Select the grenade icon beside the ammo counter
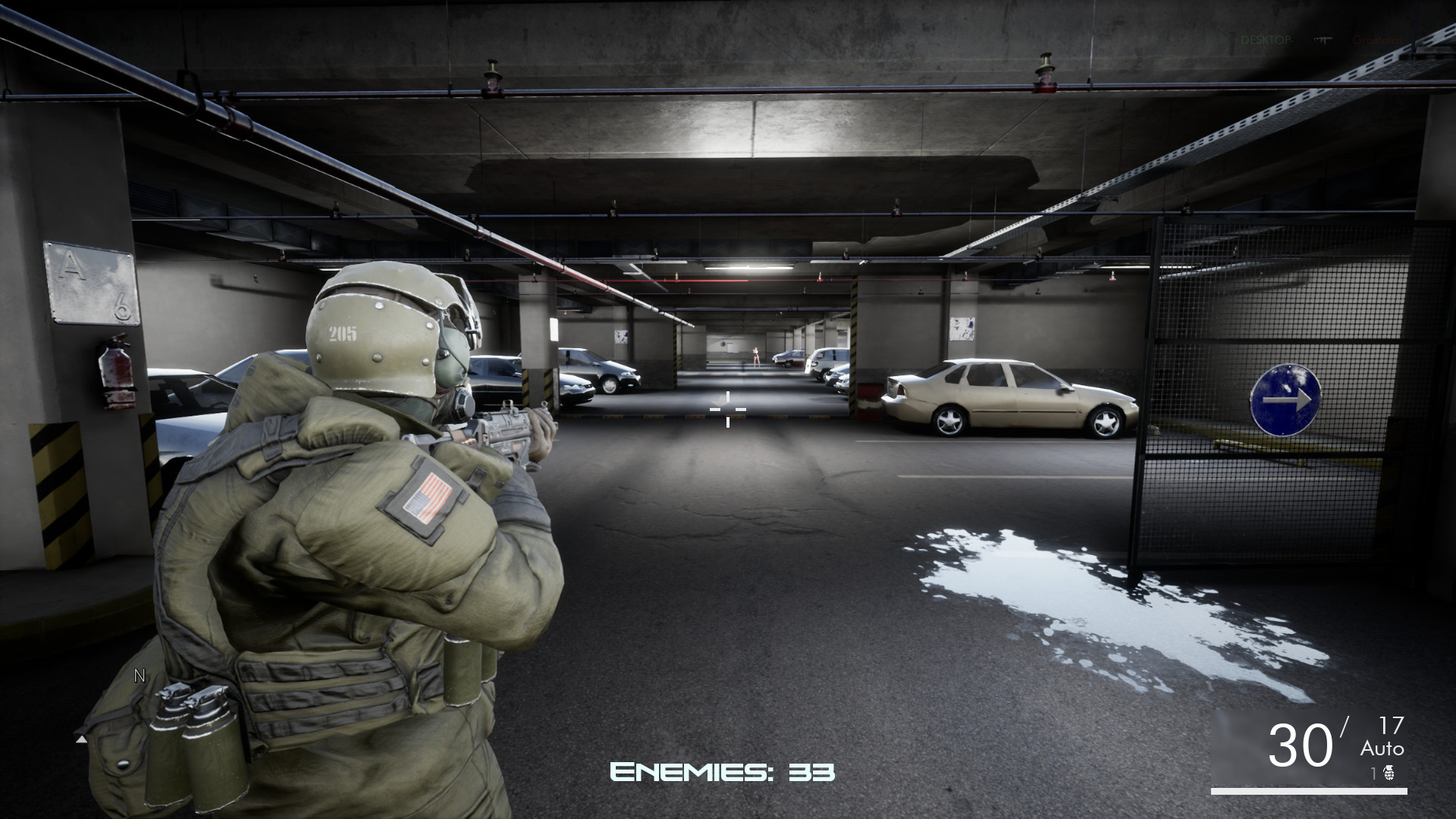 1389,773
